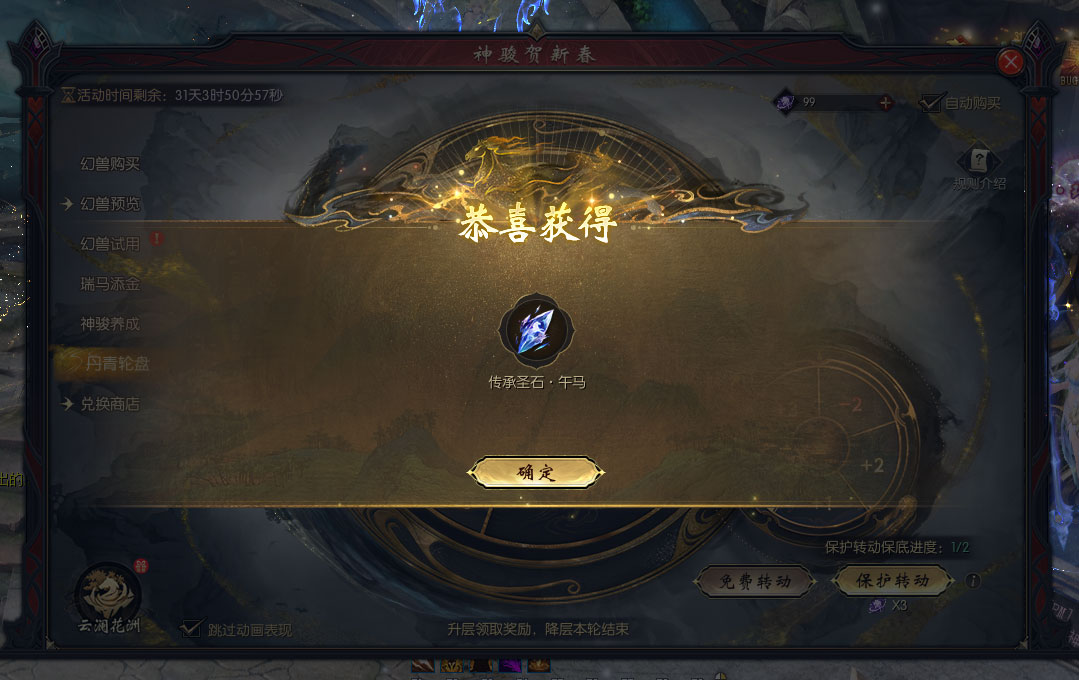This screenshot has height=680, width=1079.
Task: Select the 丹青轮盘 menu entry
Action: (117, 364)
